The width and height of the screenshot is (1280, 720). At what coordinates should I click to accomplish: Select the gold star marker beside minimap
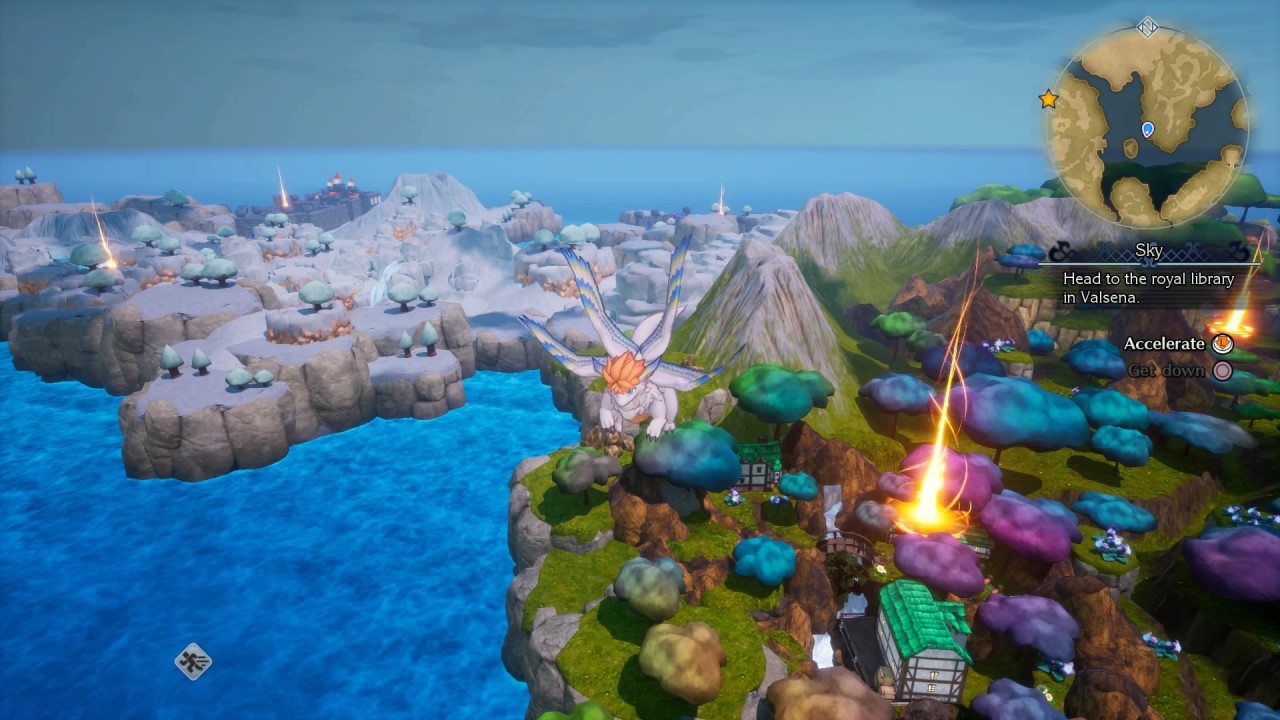[1048, 99]
